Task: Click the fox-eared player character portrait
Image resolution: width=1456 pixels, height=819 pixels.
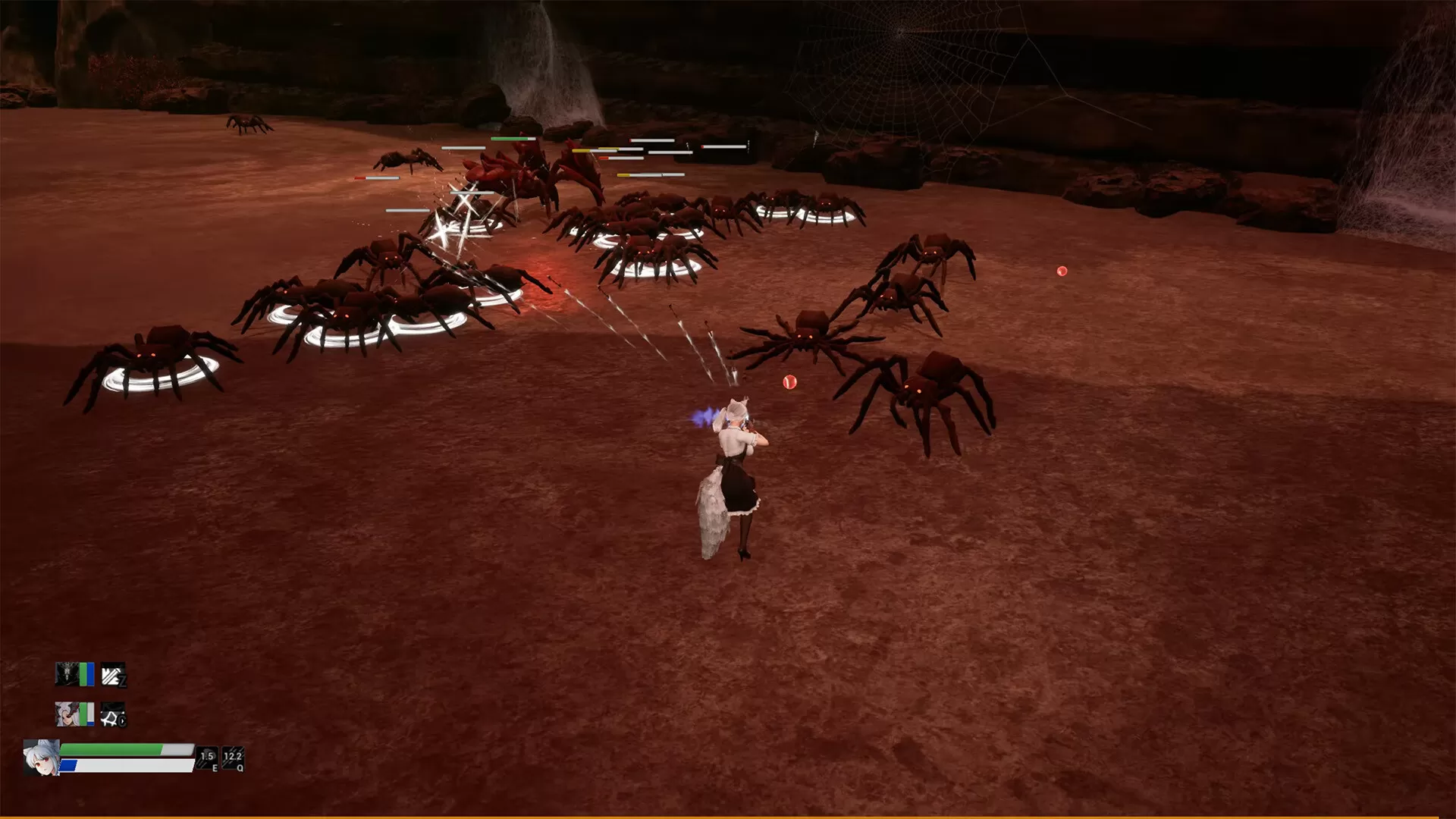Action: [41, 757]
